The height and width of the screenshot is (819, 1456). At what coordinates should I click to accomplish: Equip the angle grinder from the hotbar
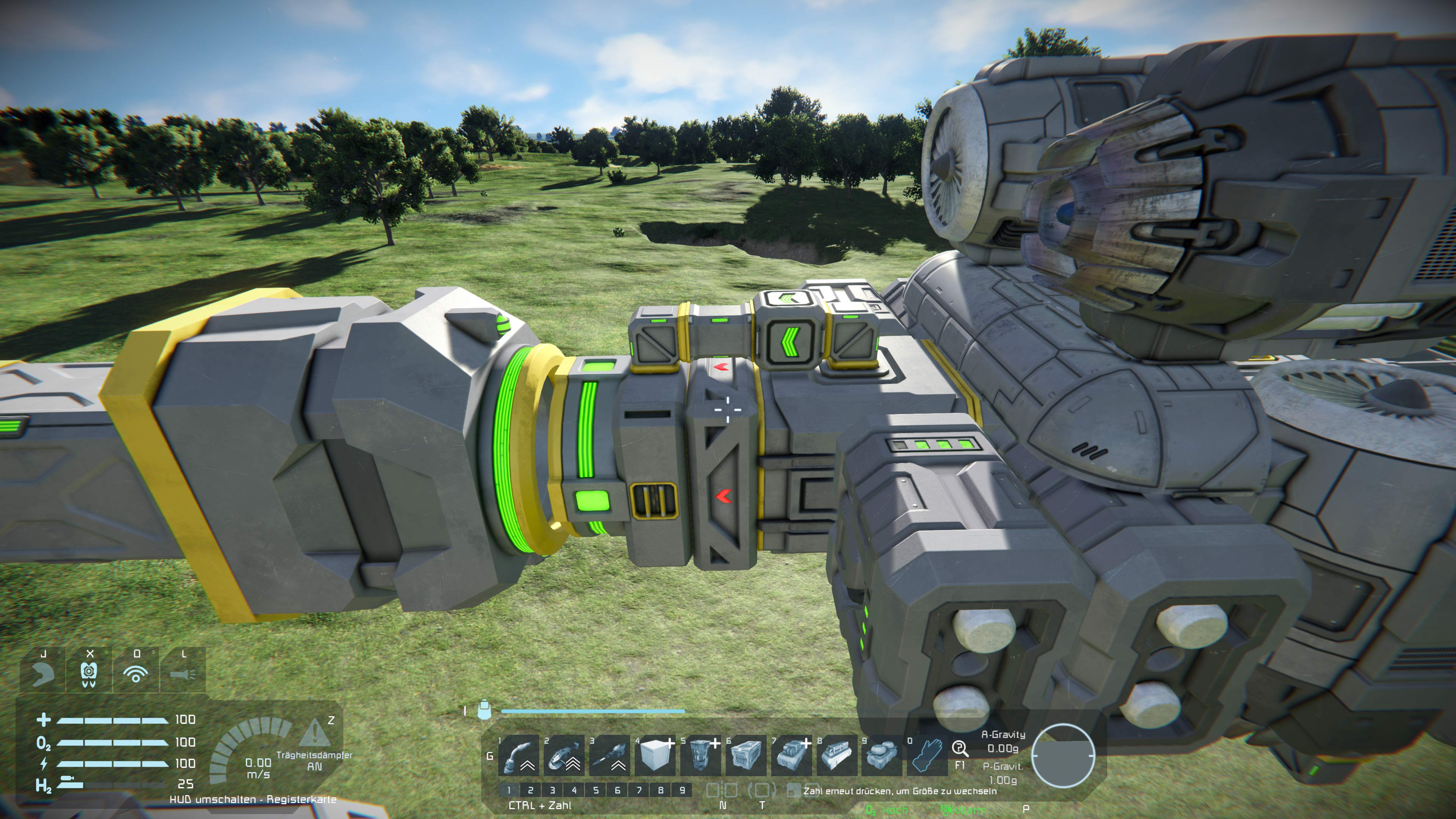pyautogui.click(x=564, y=755)
